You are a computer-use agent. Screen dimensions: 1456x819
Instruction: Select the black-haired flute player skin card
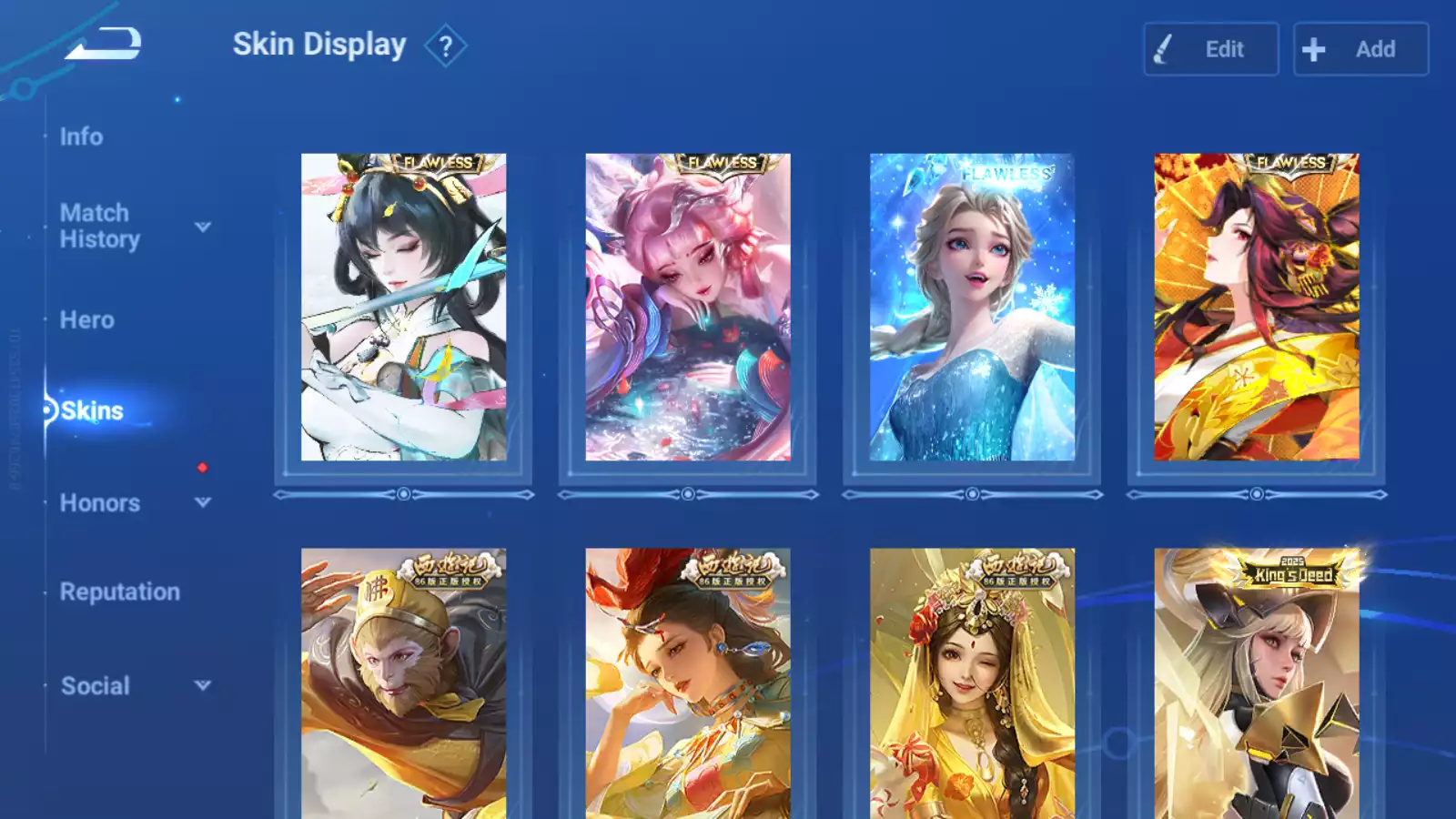(403, 307)
